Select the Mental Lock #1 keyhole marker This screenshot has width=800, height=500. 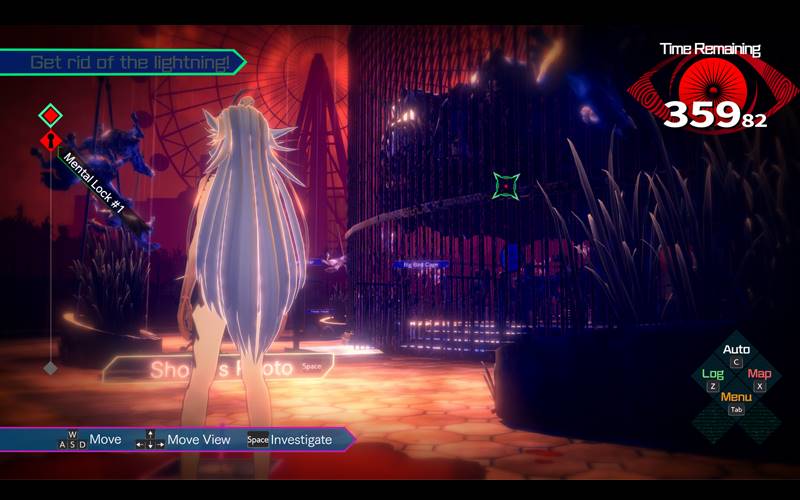coord(51,141)
